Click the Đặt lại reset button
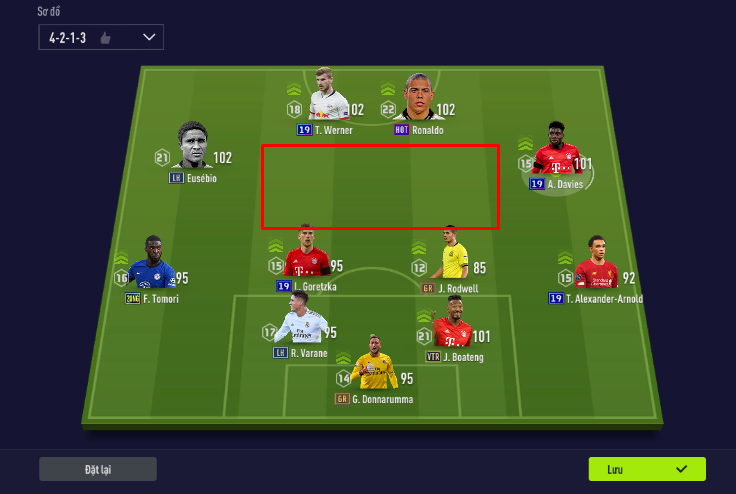Image resolution: width=736 pixels, height=494 pixels. [98, 469]
